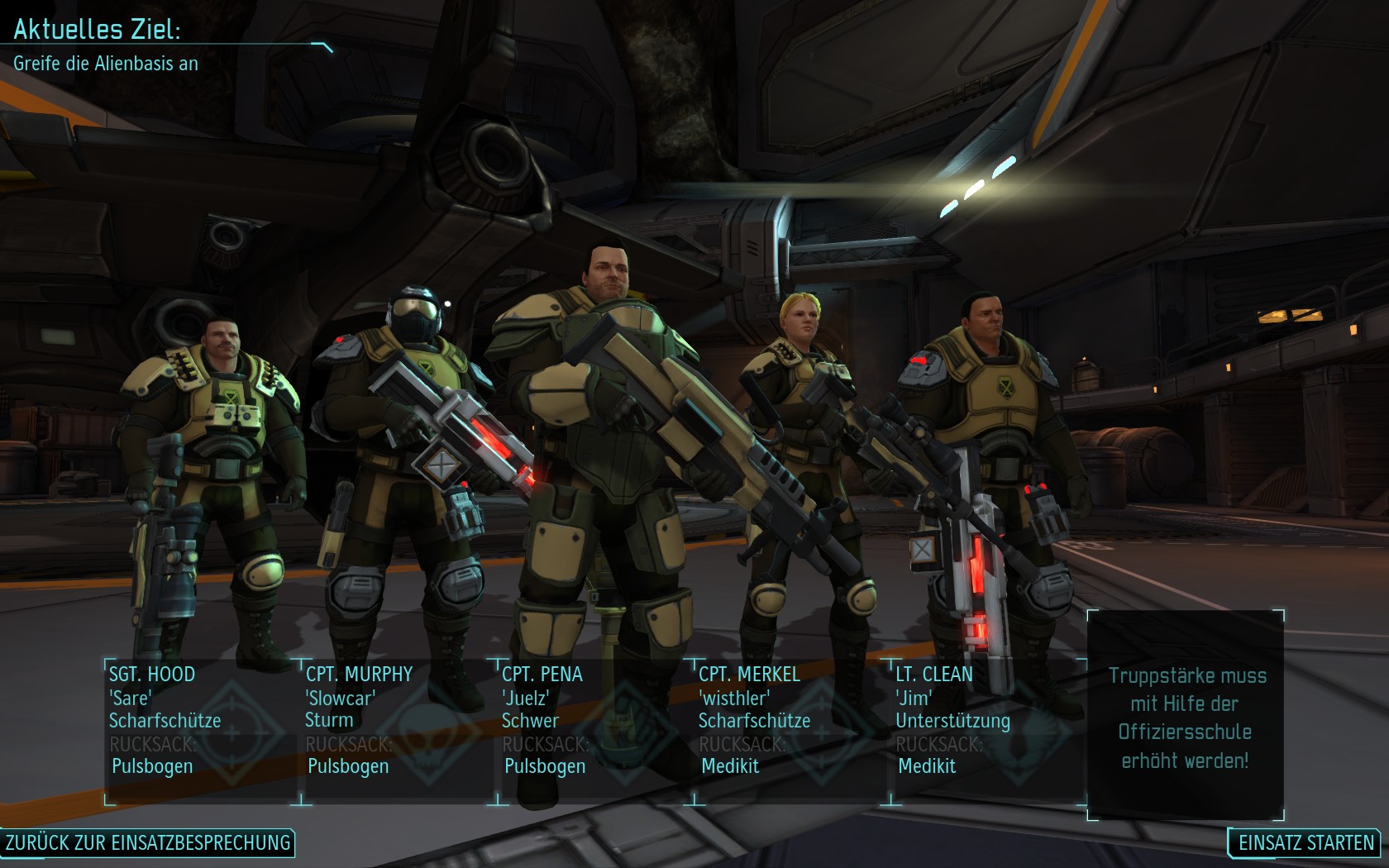Click the locked Truppstärke squad slot
Image resolution: width=1389 pixels, height=868 pixels.
coord(1186,716)
